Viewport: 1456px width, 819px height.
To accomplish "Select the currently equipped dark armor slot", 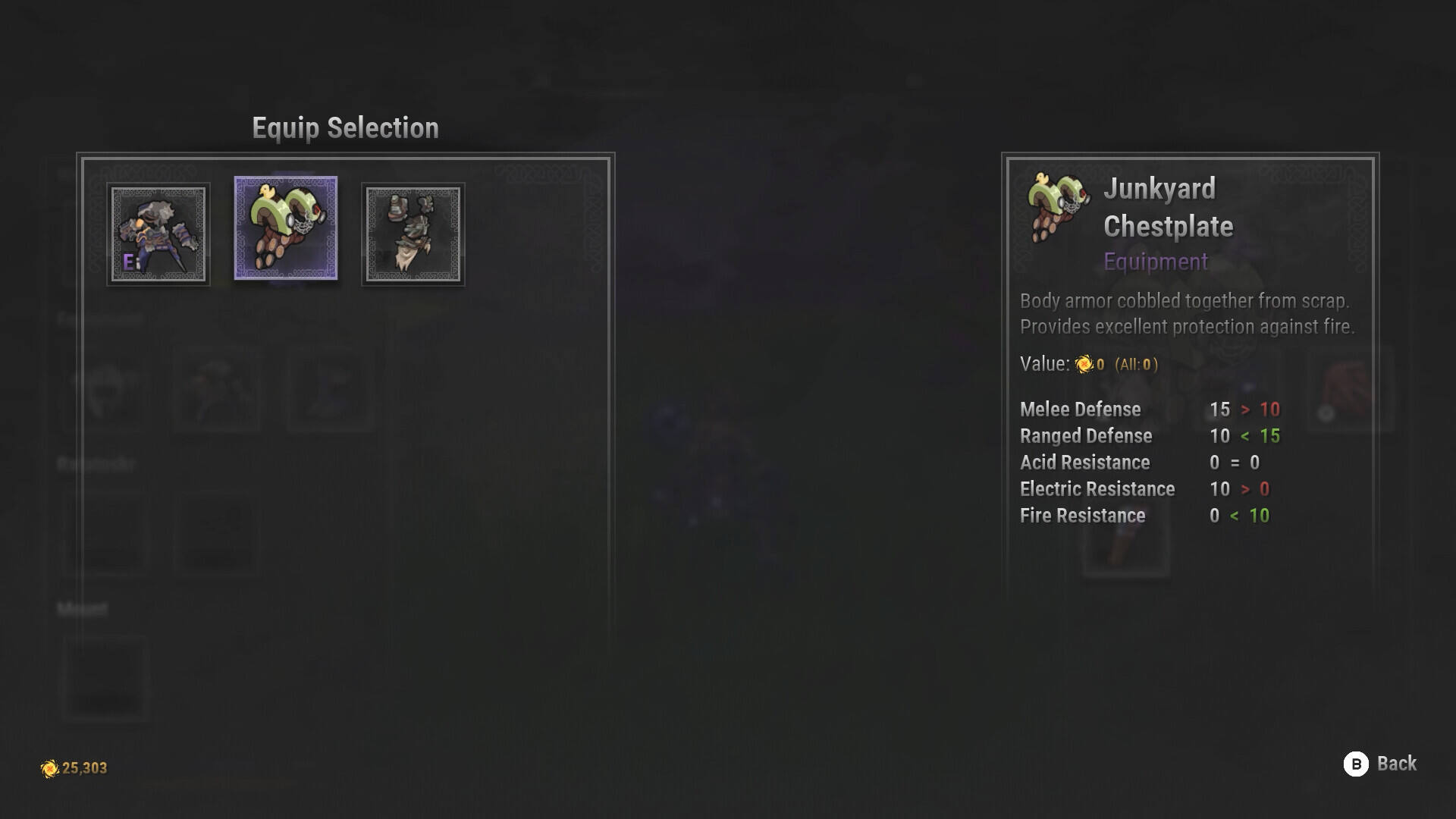I will pyautogui.click(x=158, y=234).
